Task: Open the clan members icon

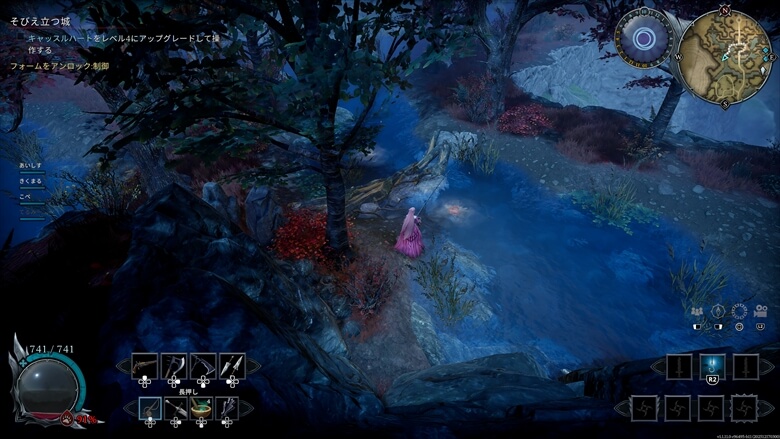Action: [696, 311]
